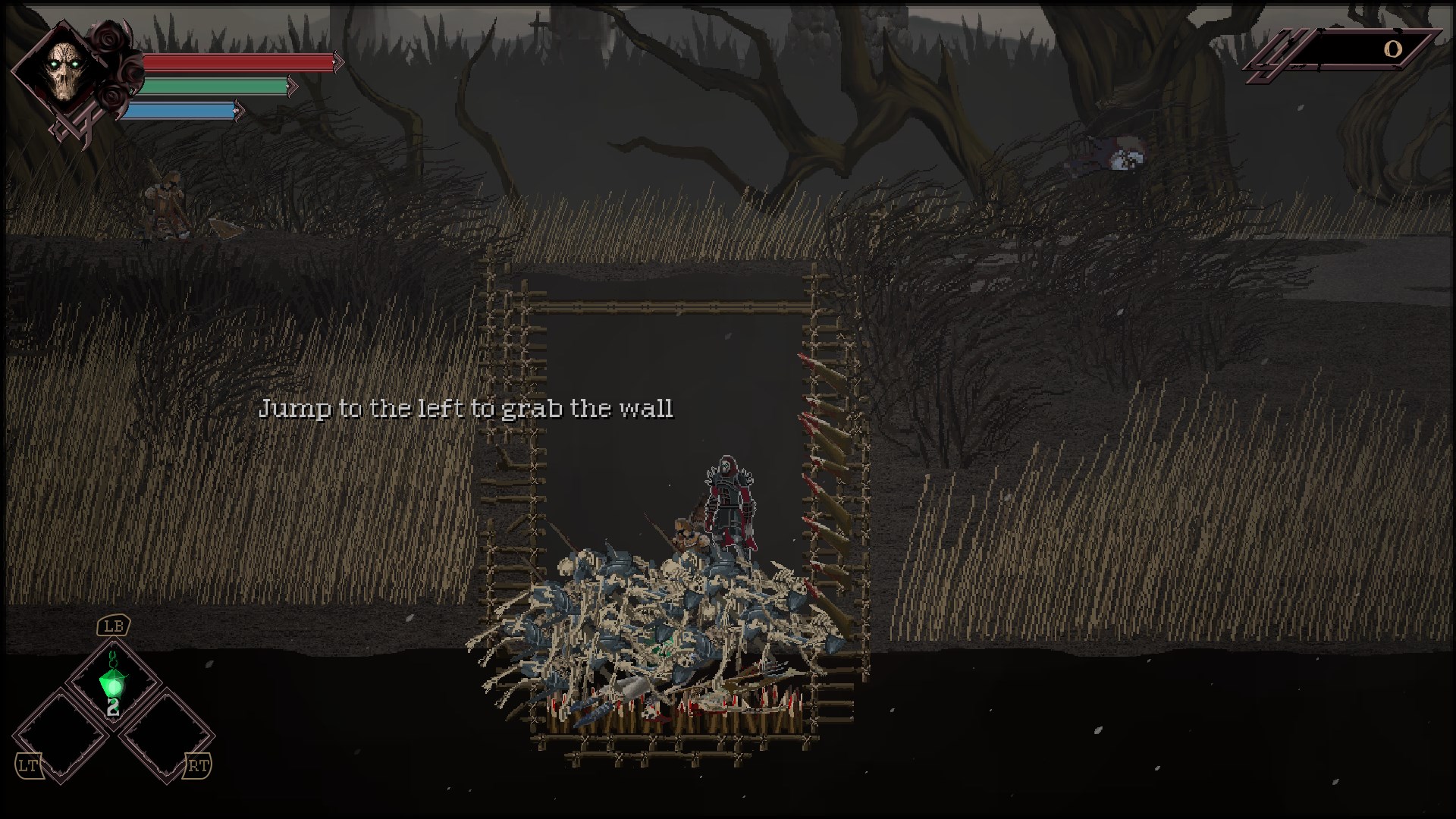Click the RT button label on the HUD
This screenshot has height=819, width=1456.
pyautogui.click(x=196, y=766)
